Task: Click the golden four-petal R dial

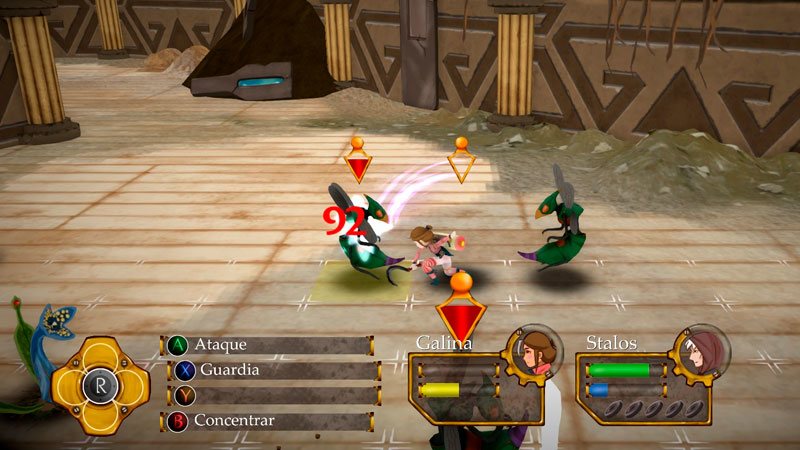Action: 106,384
